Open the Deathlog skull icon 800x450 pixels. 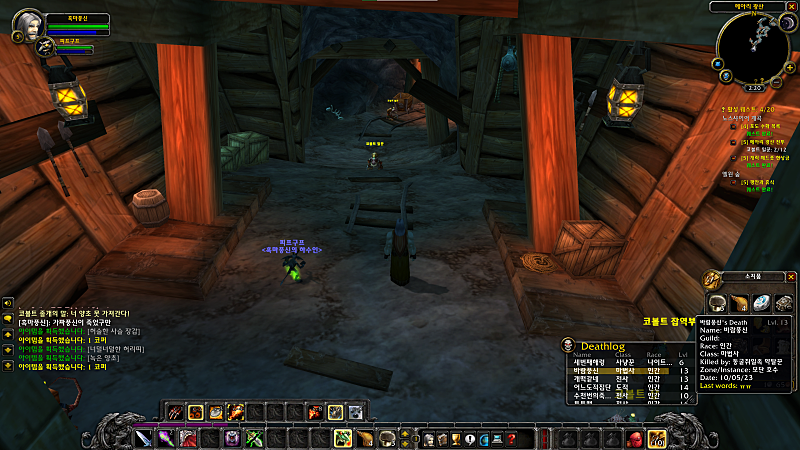point(568,345)
